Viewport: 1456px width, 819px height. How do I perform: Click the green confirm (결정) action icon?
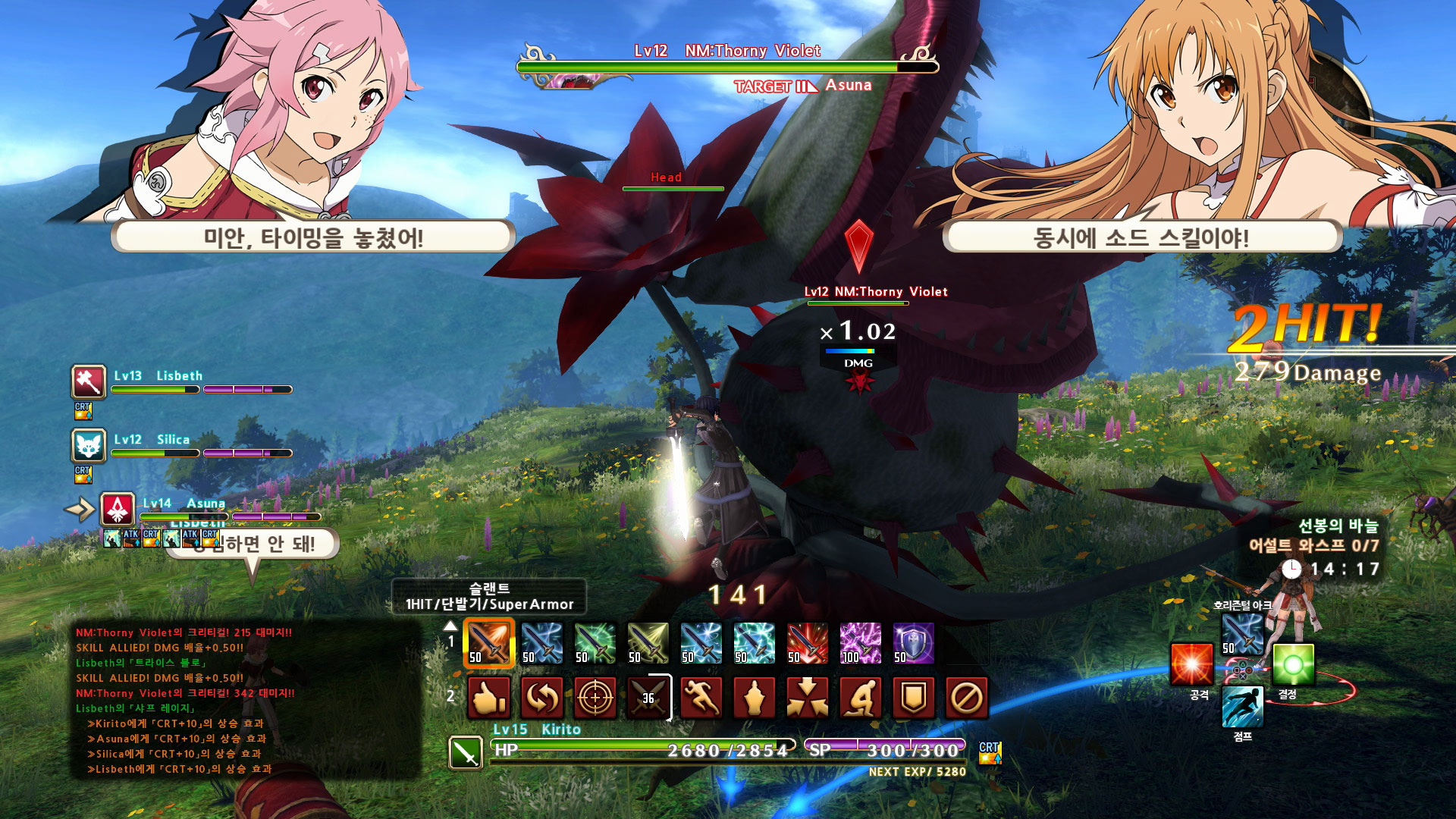(1293, 664)
